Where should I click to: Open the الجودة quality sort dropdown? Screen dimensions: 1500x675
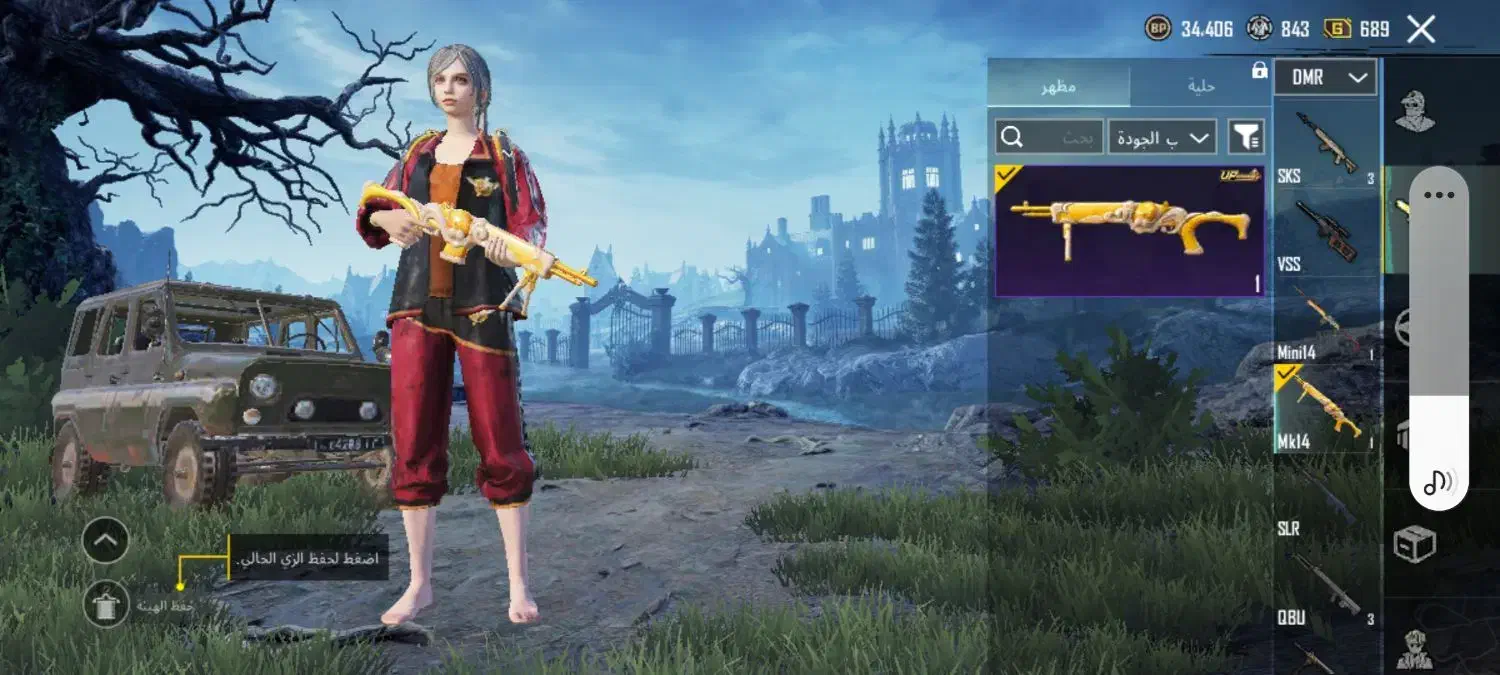tap(1162, 137)
